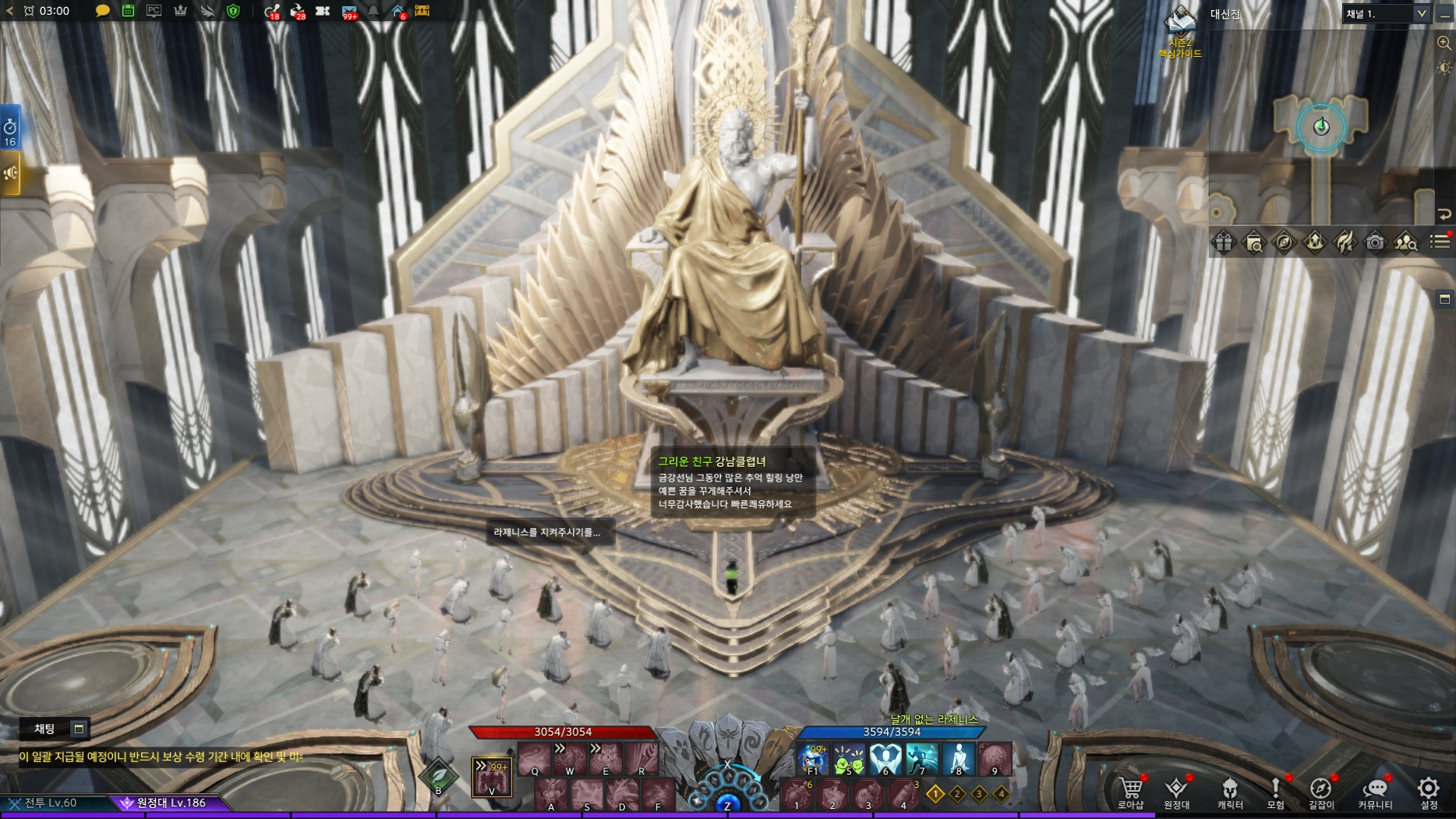Toggle the 채팅 chat window button
1456x819 pixels.
(x=78, y=729)
